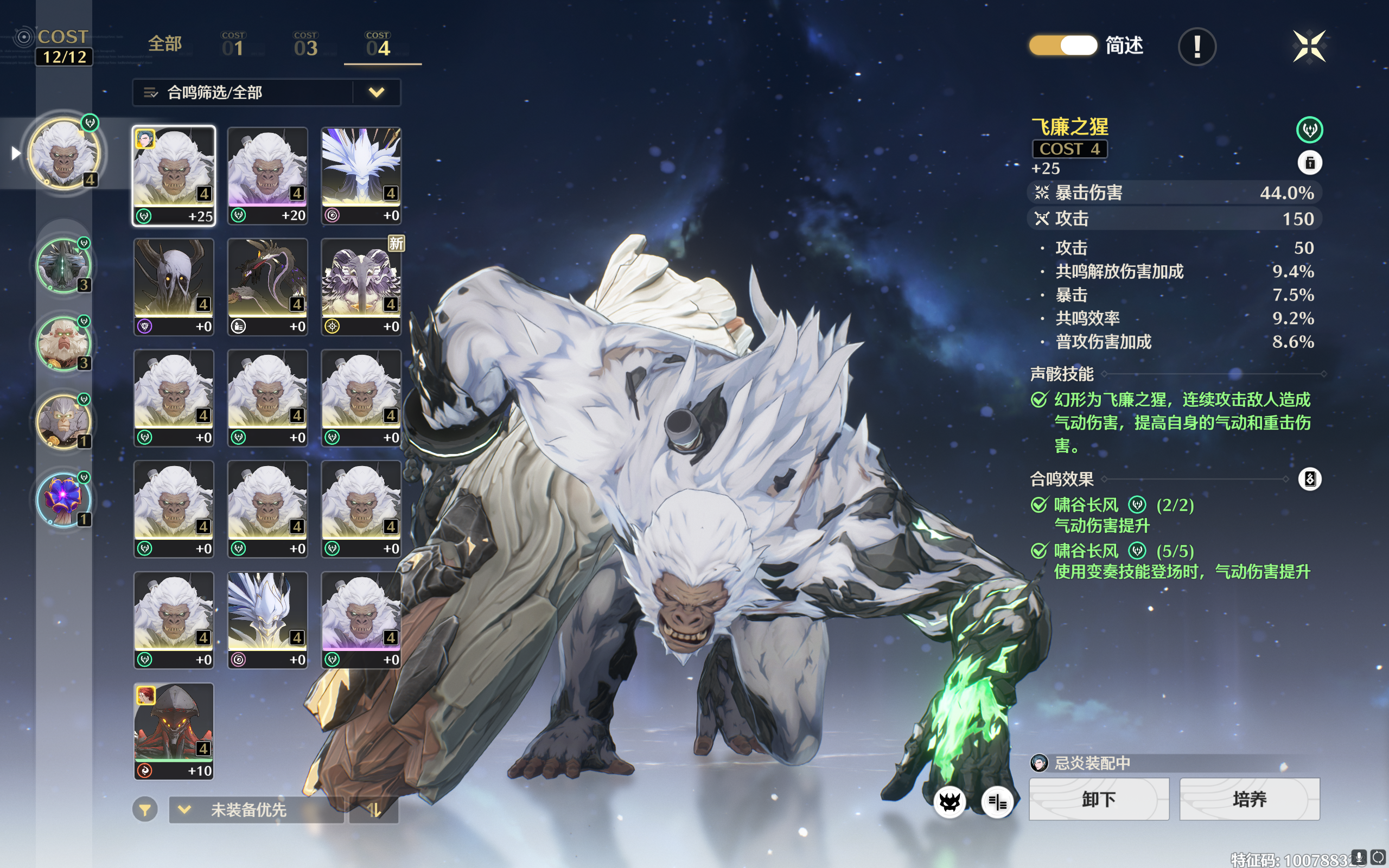This screenshot has height=868, width=1389.
Task: Select the +20 ape echo
Action: [267, 175]
